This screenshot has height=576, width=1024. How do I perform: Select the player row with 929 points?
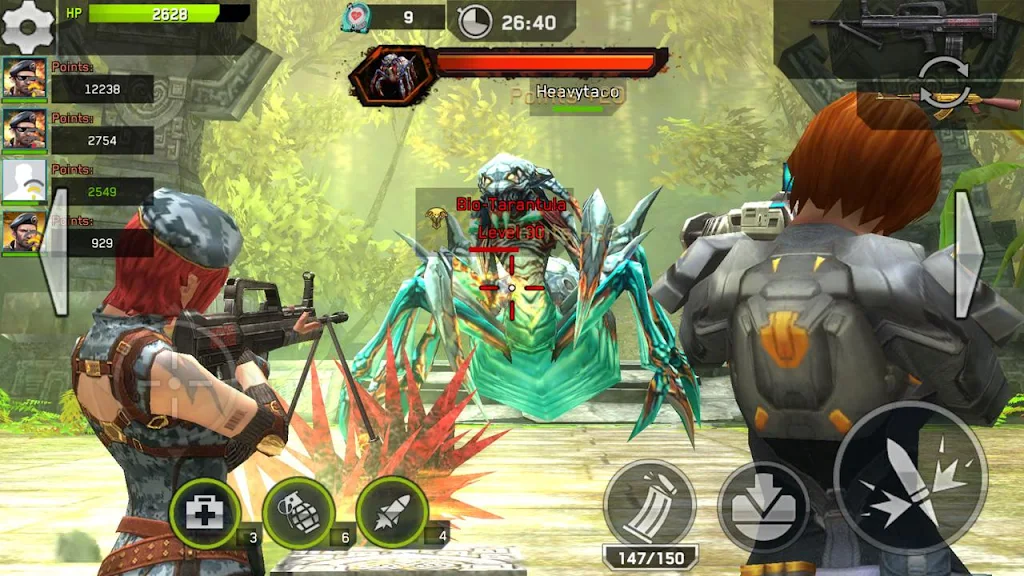pos(78,235)
